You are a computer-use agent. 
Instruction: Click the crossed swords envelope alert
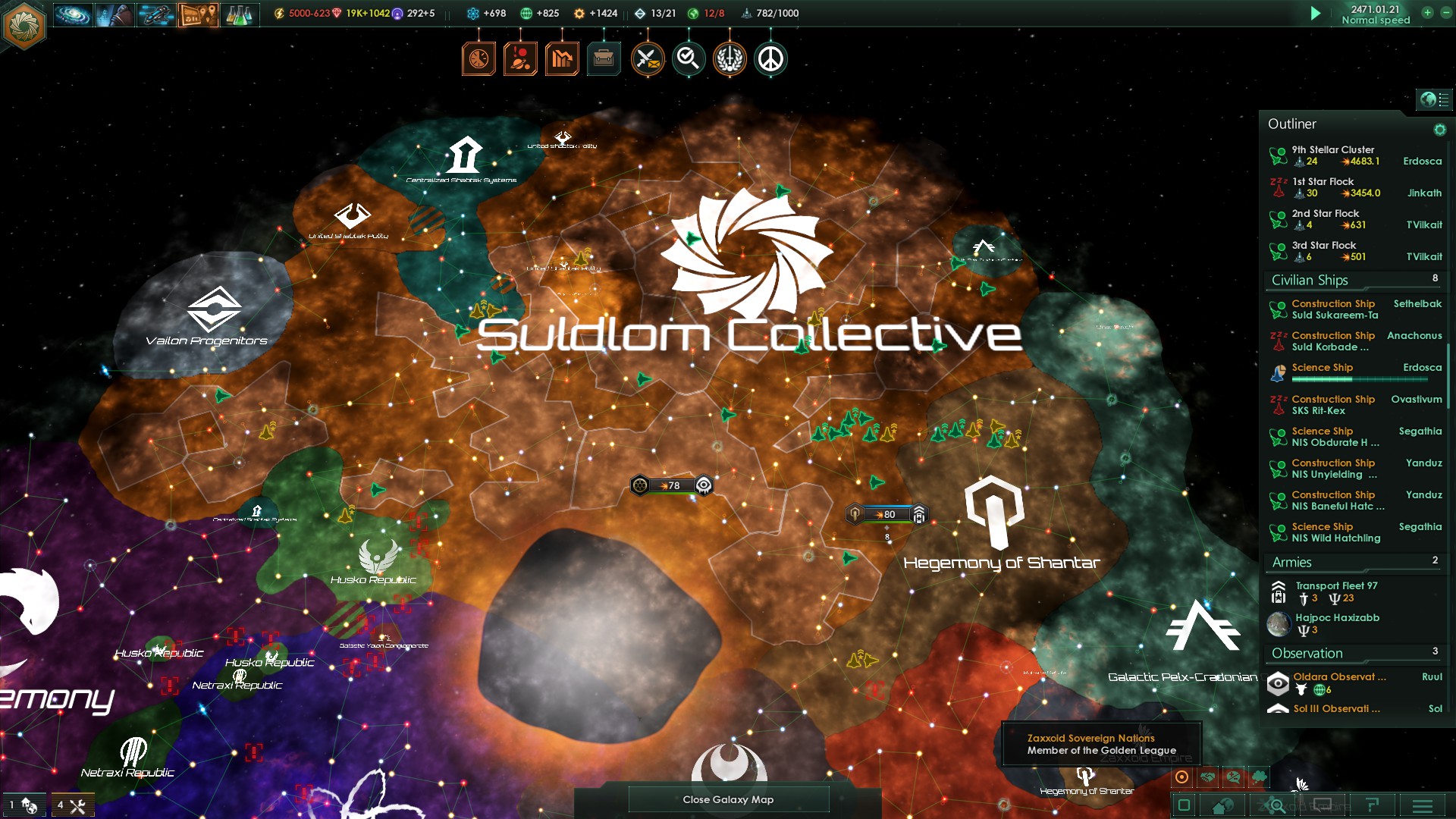click(647, 58)
